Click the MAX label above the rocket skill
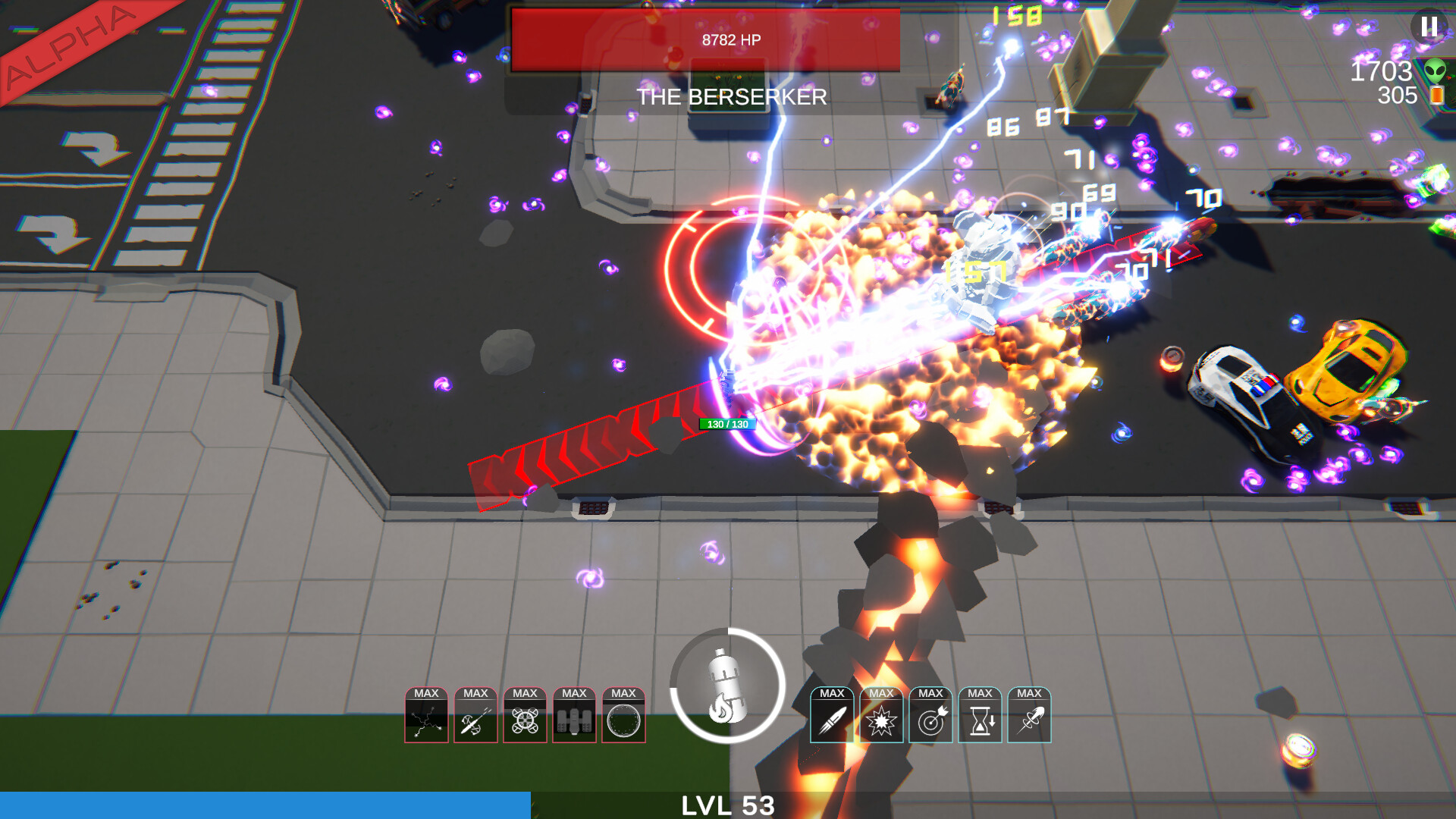 click(832, 692)
